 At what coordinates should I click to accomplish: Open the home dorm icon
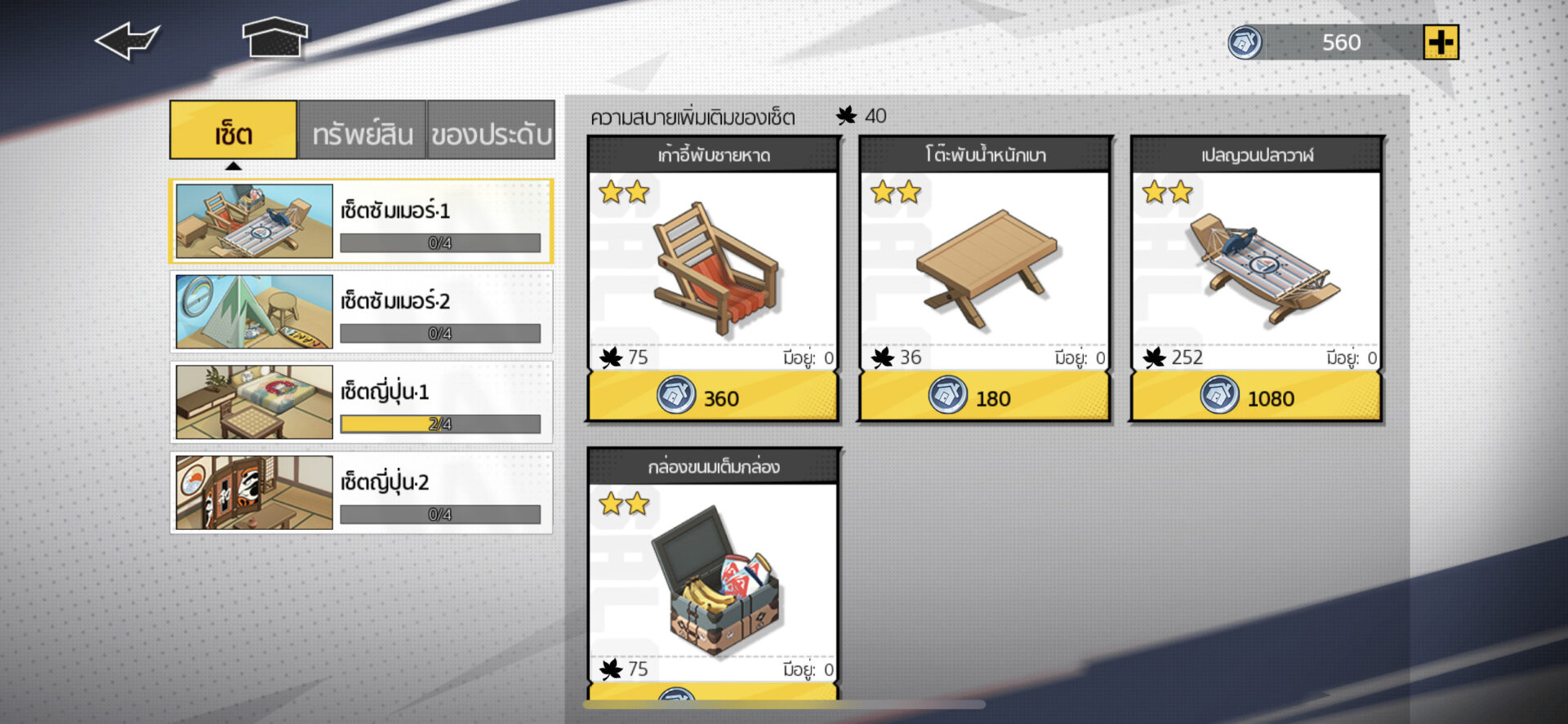click(274, 38)
